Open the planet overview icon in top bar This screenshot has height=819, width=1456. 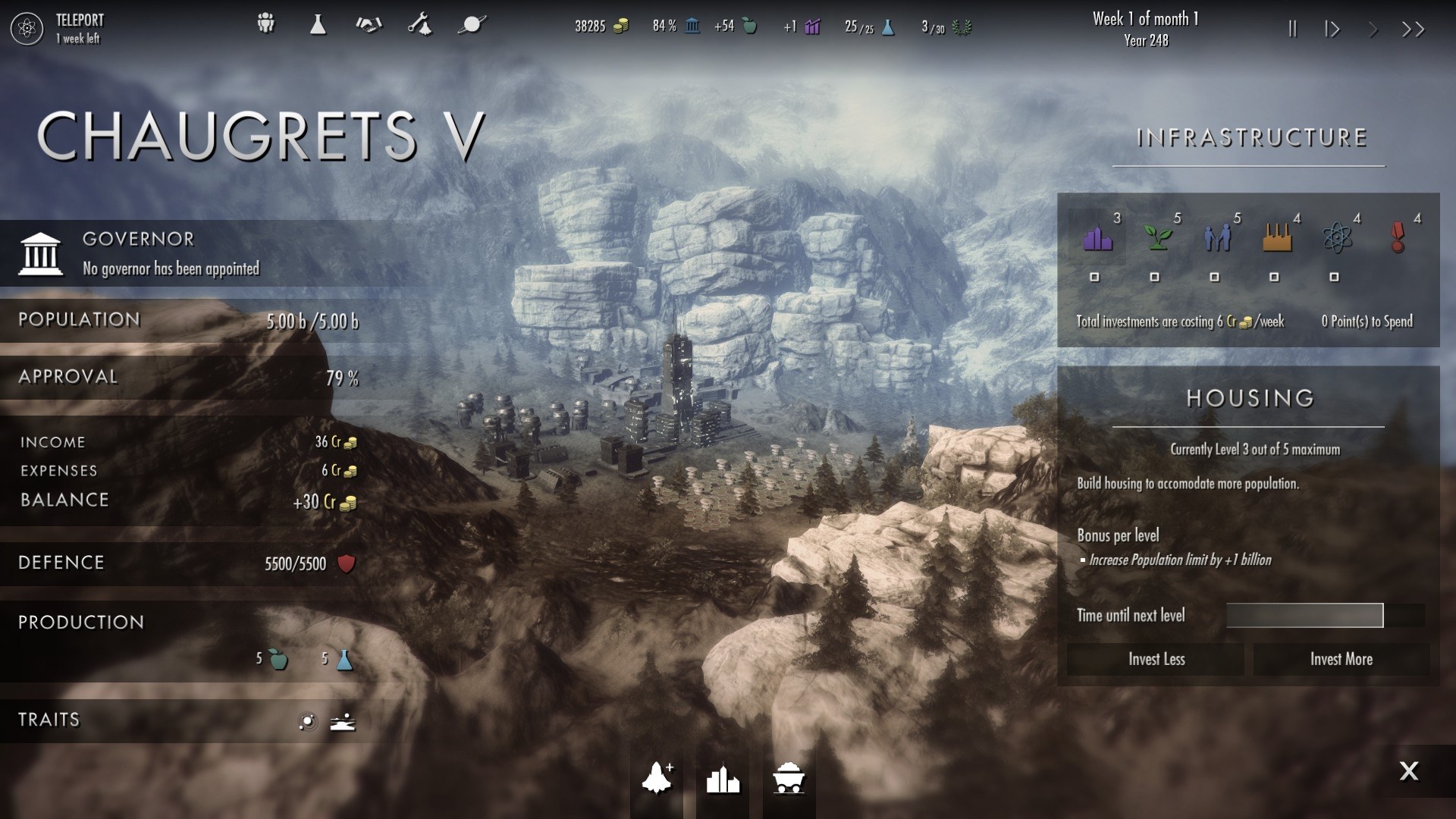(x=471, y=24)
